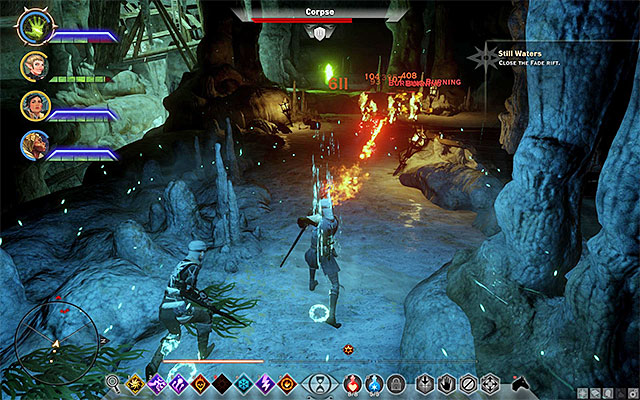Click the locked padlock potion slot
This screenshot has width=640, height=400.
tap(395, 382)
